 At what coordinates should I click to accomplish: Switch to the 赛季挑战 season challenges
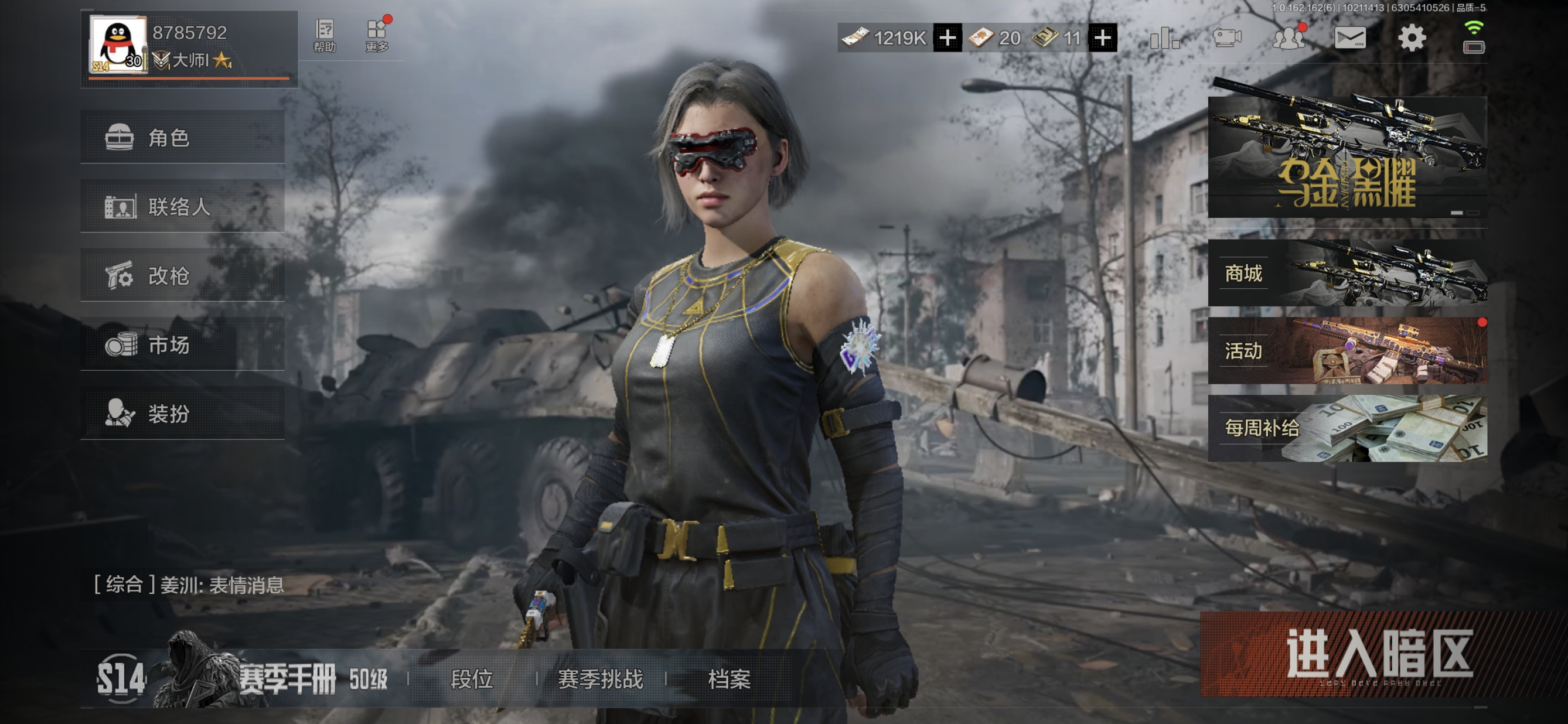(x=600, y=679)
